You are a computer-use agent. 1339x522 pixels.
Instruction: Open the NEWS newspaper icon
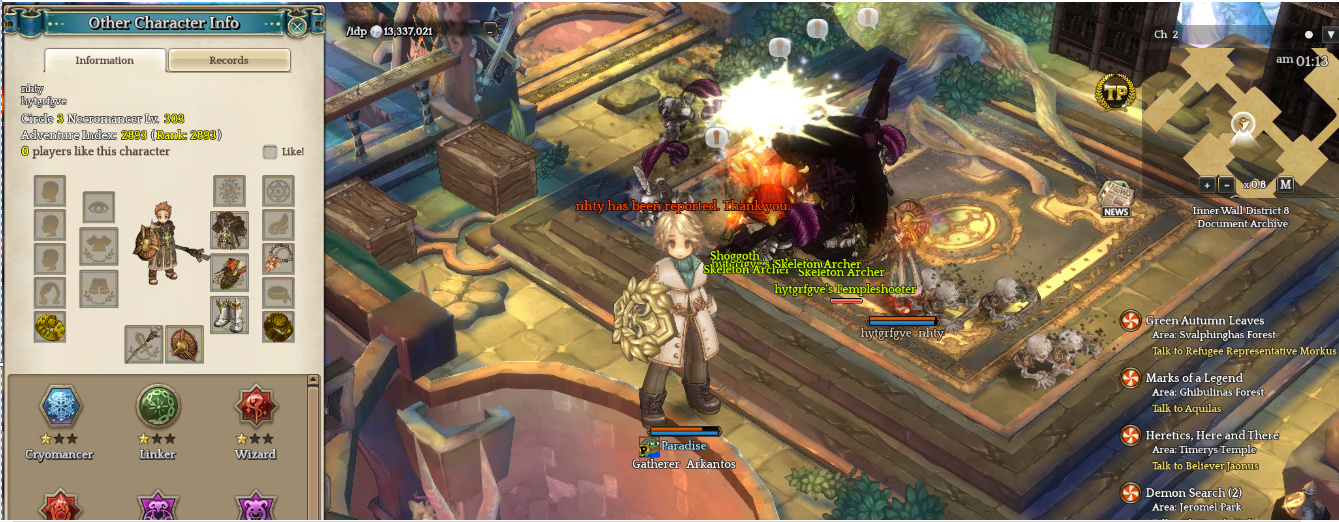tap(1116, 198)
